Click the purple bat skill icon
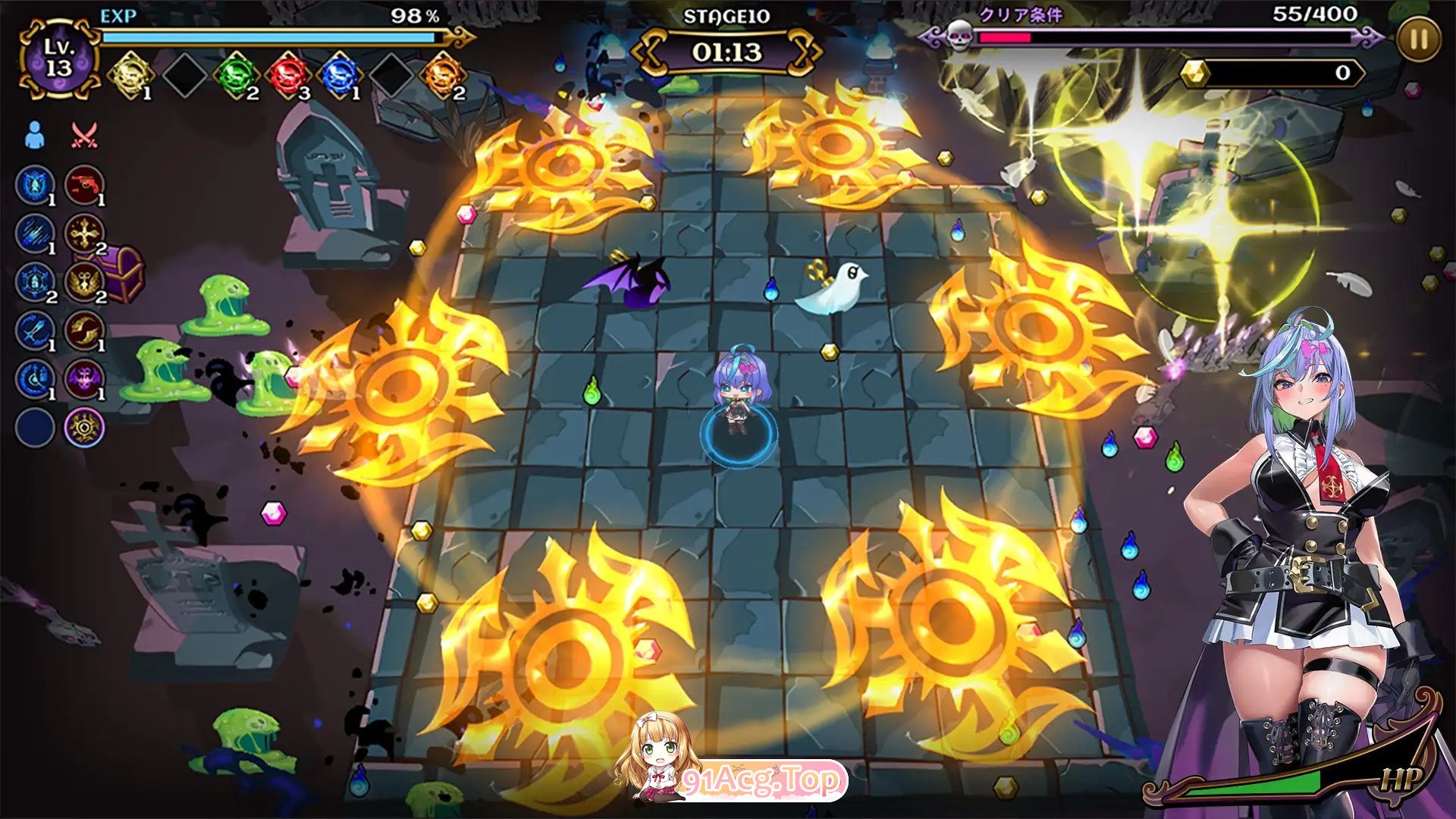Image resolution: width=1456 pixels, height=819 pixels. coord(84,378)
